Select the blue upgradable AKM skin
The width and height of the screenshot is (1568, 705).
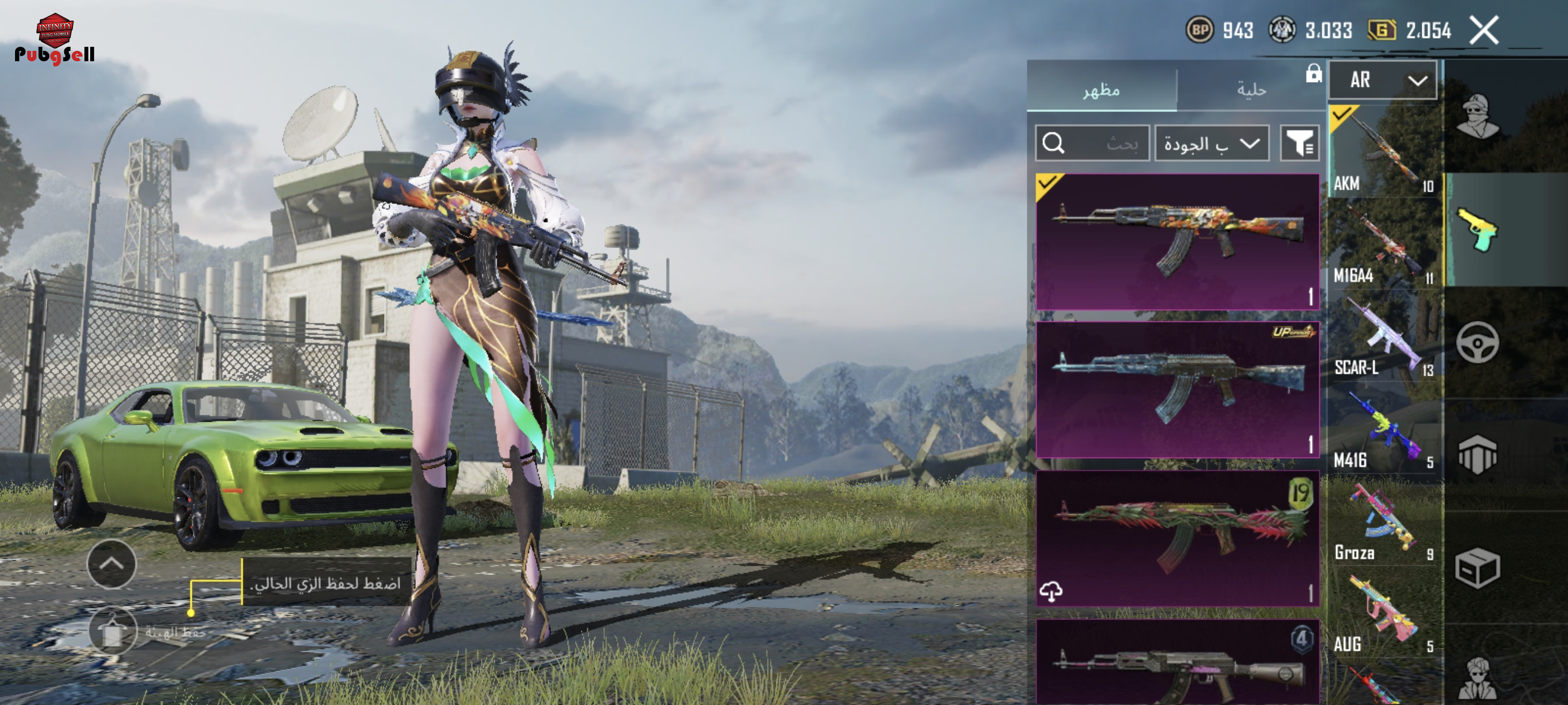click(x=1177, y=389)
